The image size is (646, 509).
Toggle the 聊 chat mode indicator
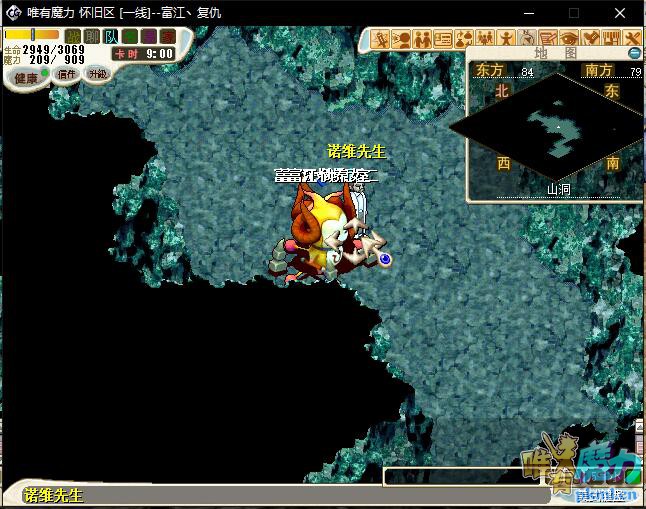point(91,37)
